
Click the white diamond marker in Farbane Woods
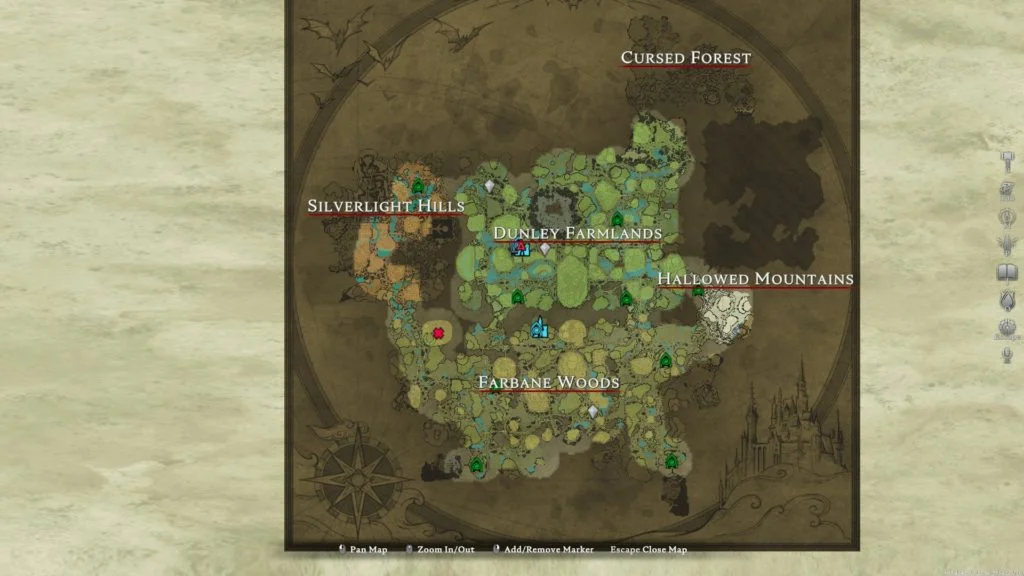point(593,411)
